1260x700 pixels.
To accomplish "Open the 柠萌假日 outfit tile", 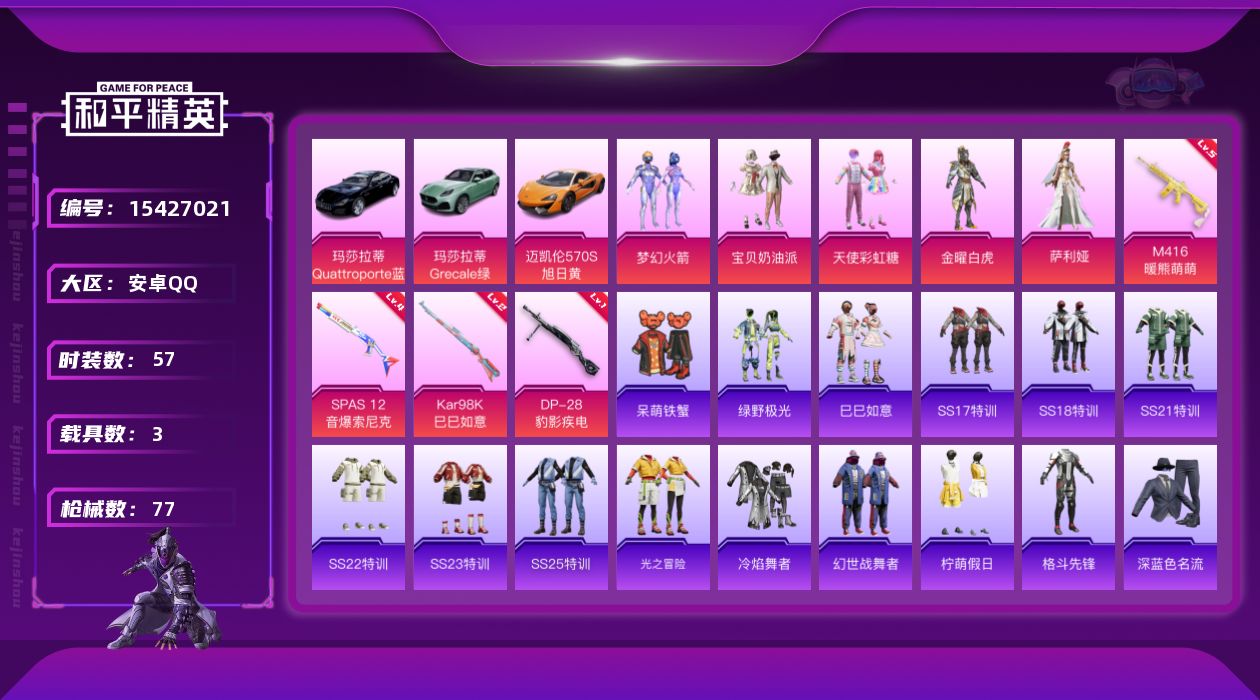I will [x=967, y=517].
